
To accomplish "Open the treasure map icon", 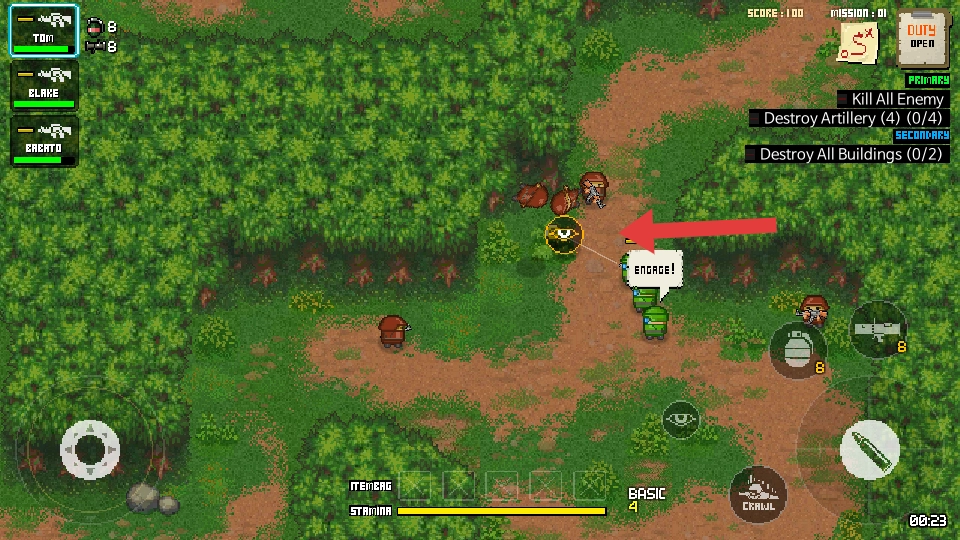I will [858, 41].
